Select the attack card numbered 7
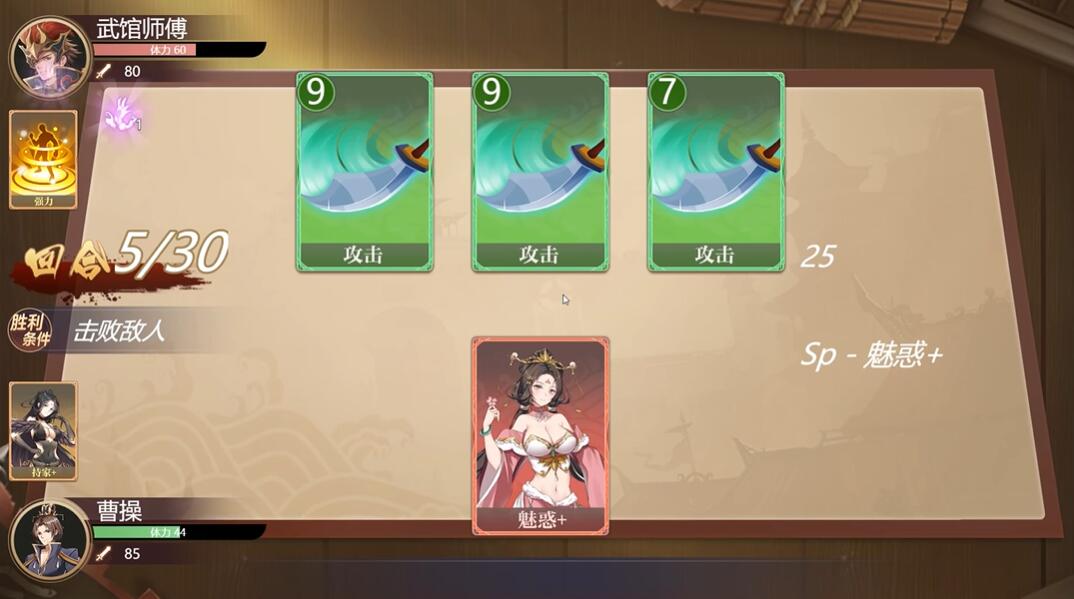The image size is (1074, 599). coord(716,172)
